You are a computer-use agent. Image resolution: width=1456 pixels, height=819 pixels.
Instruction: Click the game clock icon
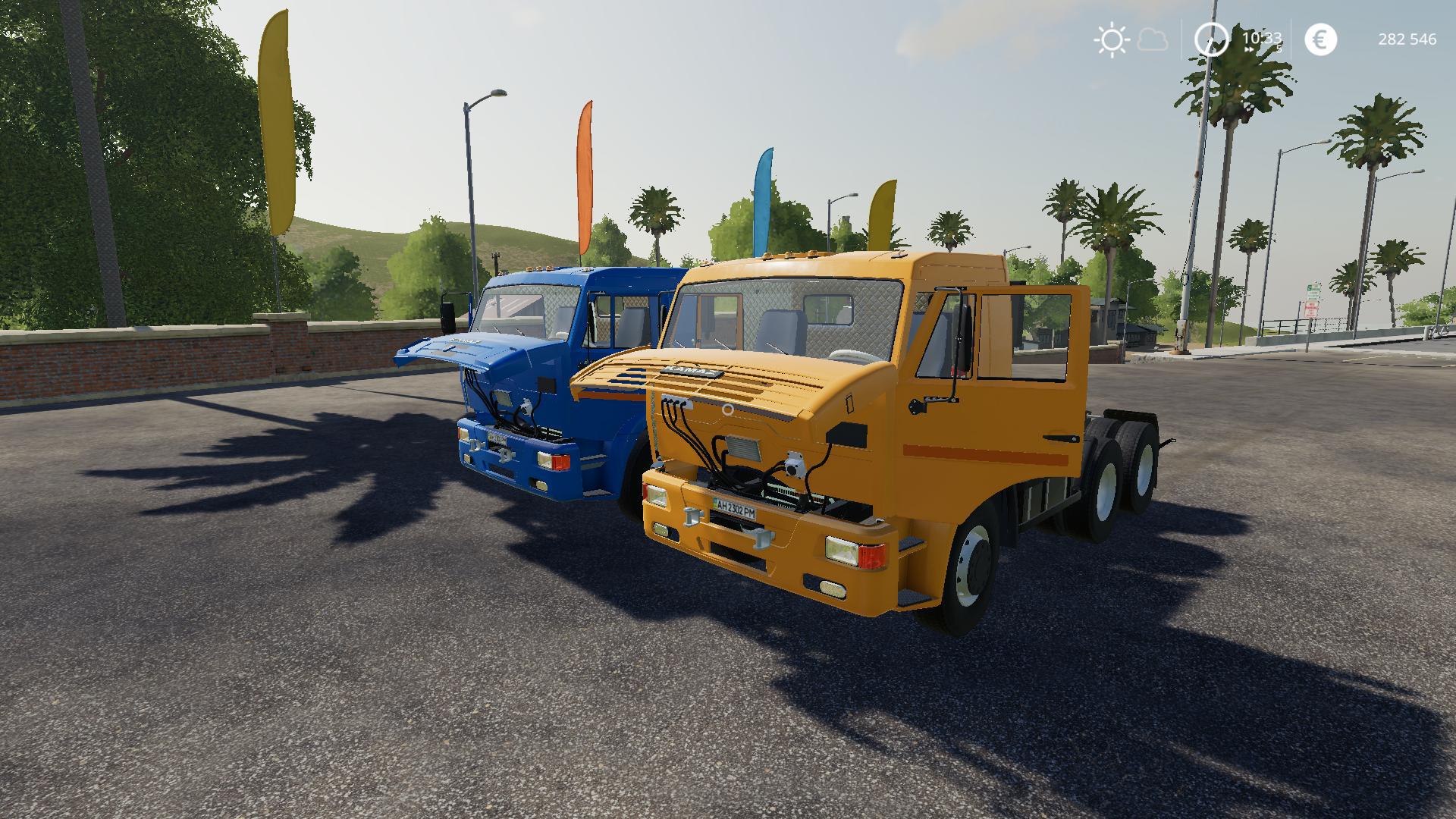click(x=1211, y=39)
